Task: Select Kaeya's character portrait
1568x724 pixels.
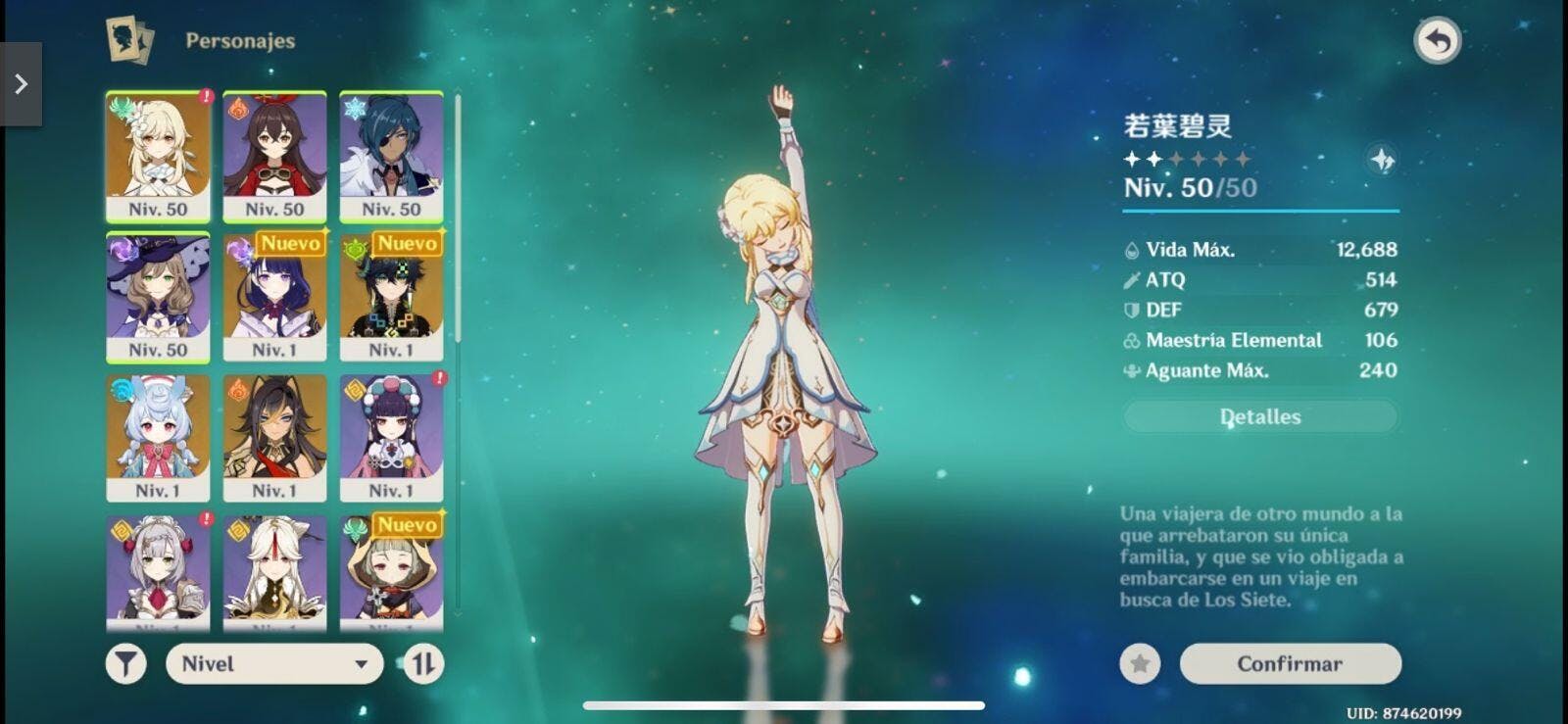Action: [391, 157]
